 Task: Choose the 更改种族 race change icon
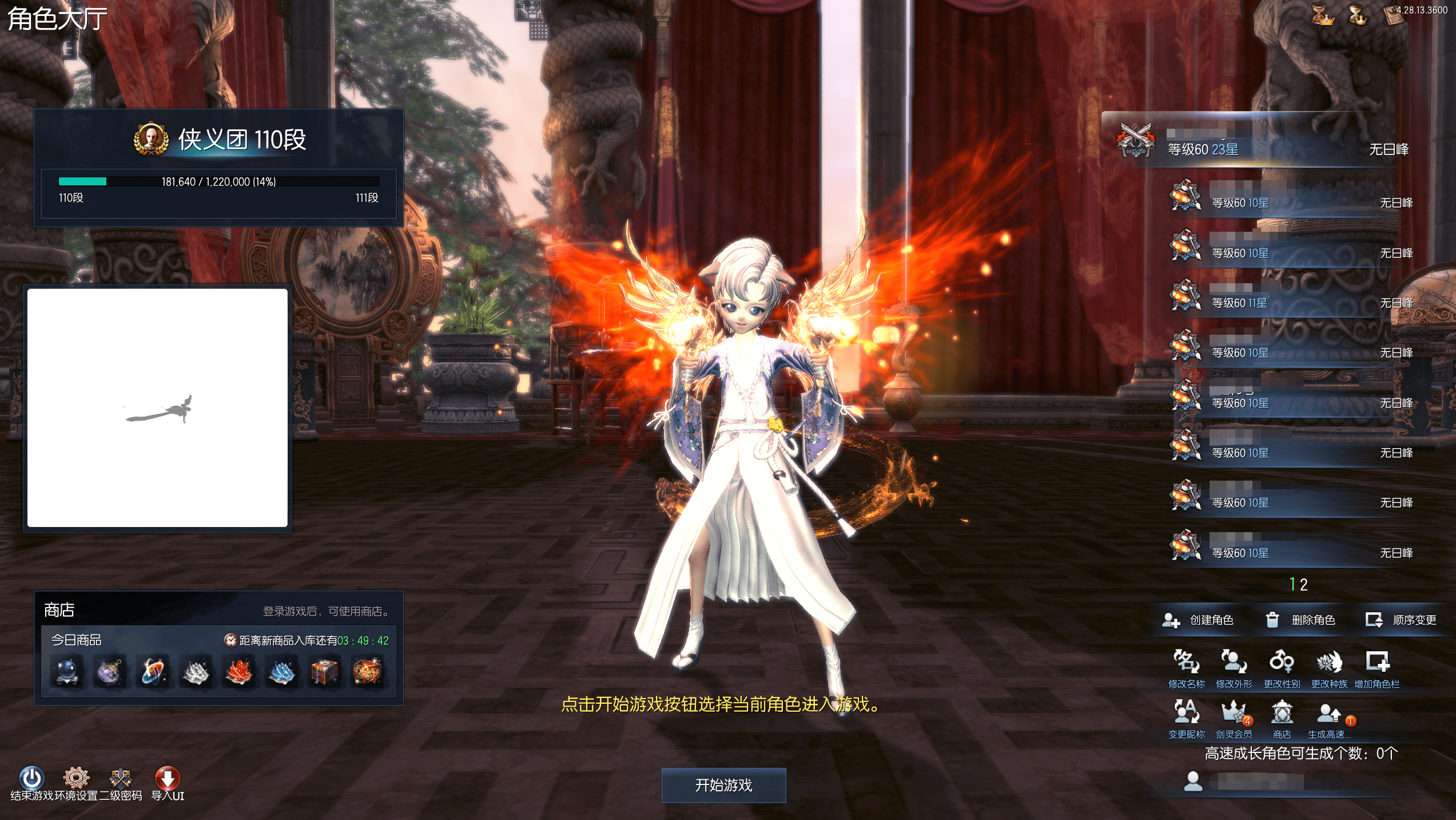[x=1329, y=663]
